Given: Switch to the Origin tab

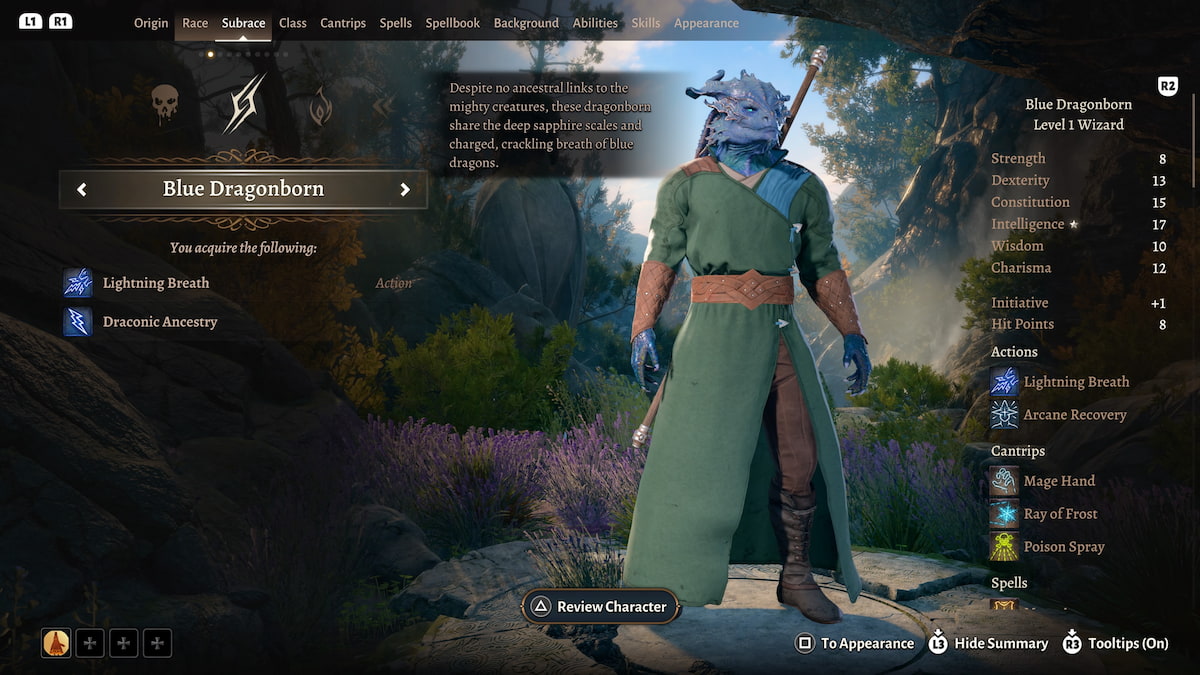Looking at the screenshot, I should [x=151, y=23].
